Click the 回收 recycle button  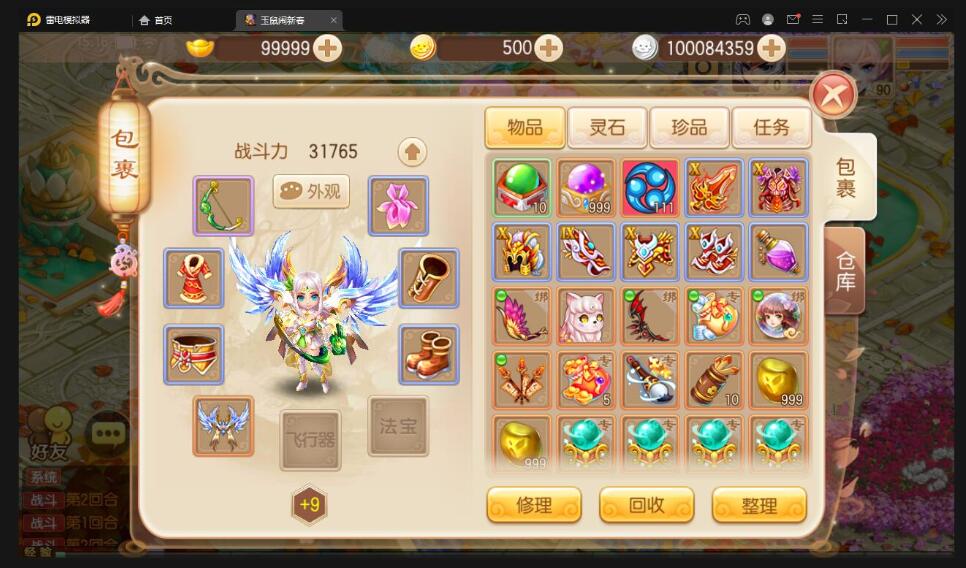pos(646,505)
